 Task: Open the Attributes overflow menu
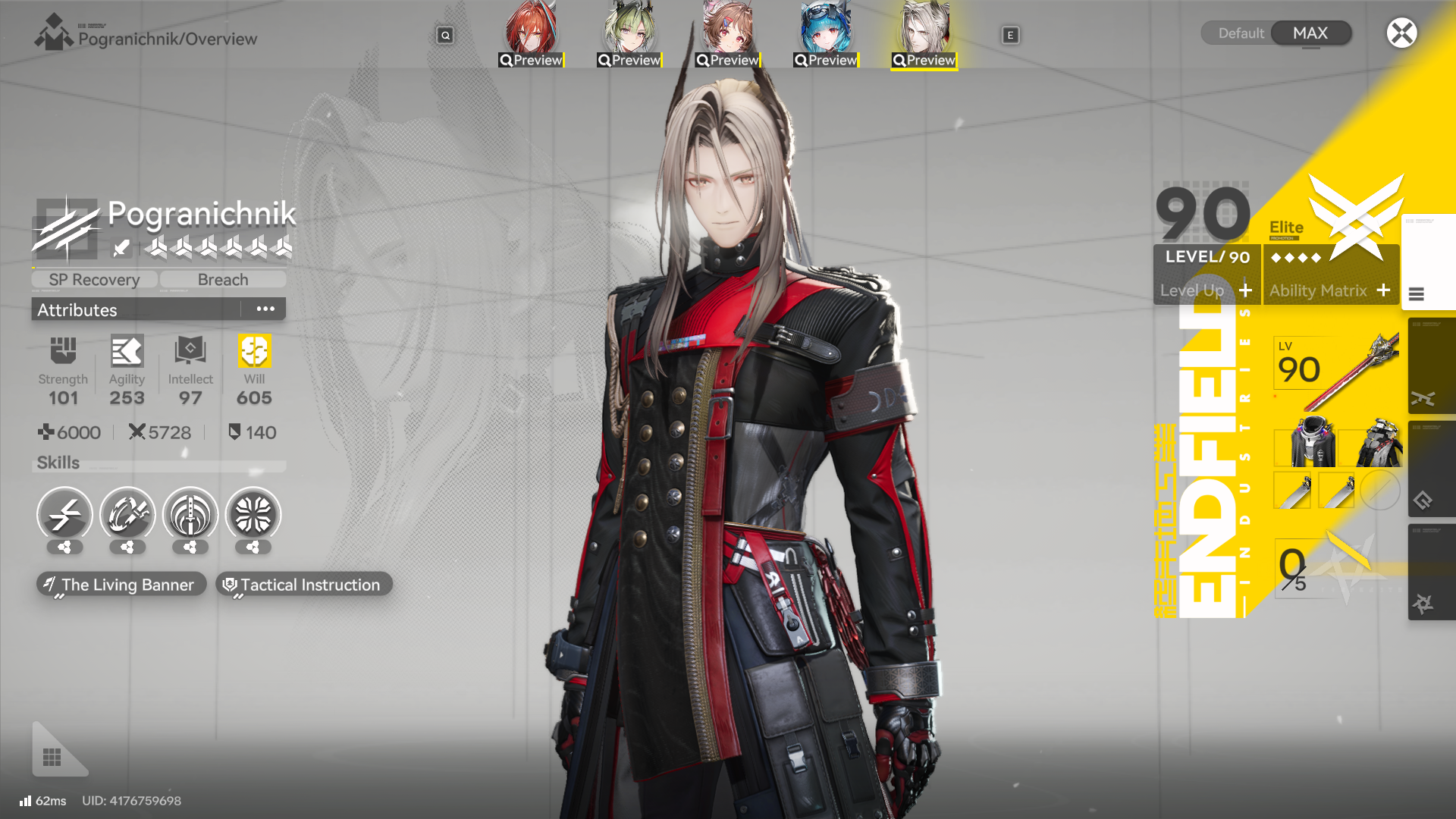click(265, 308)
